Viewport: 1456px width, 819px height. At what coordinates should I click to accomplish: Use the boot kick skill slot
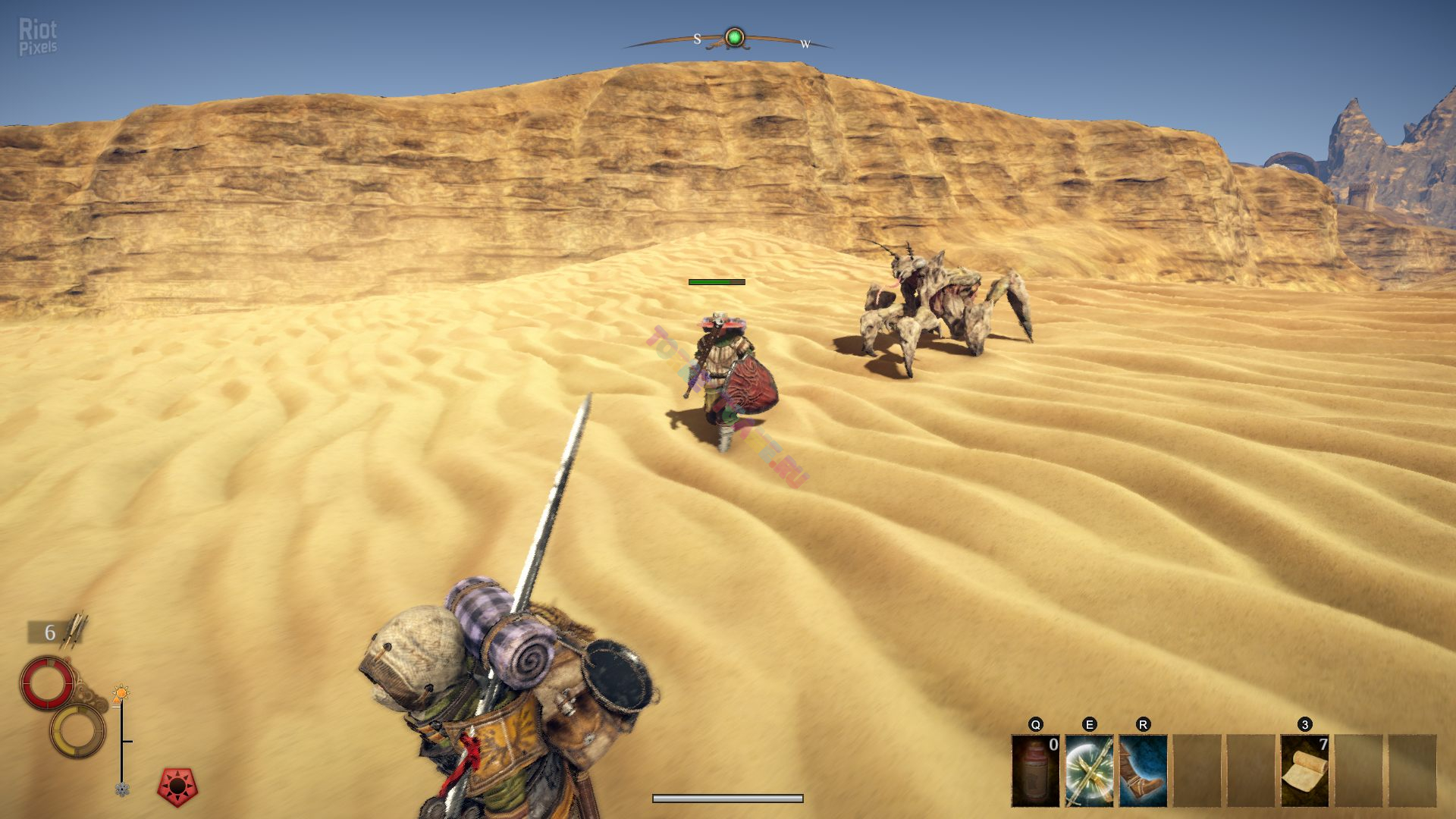click(1143, 770)
